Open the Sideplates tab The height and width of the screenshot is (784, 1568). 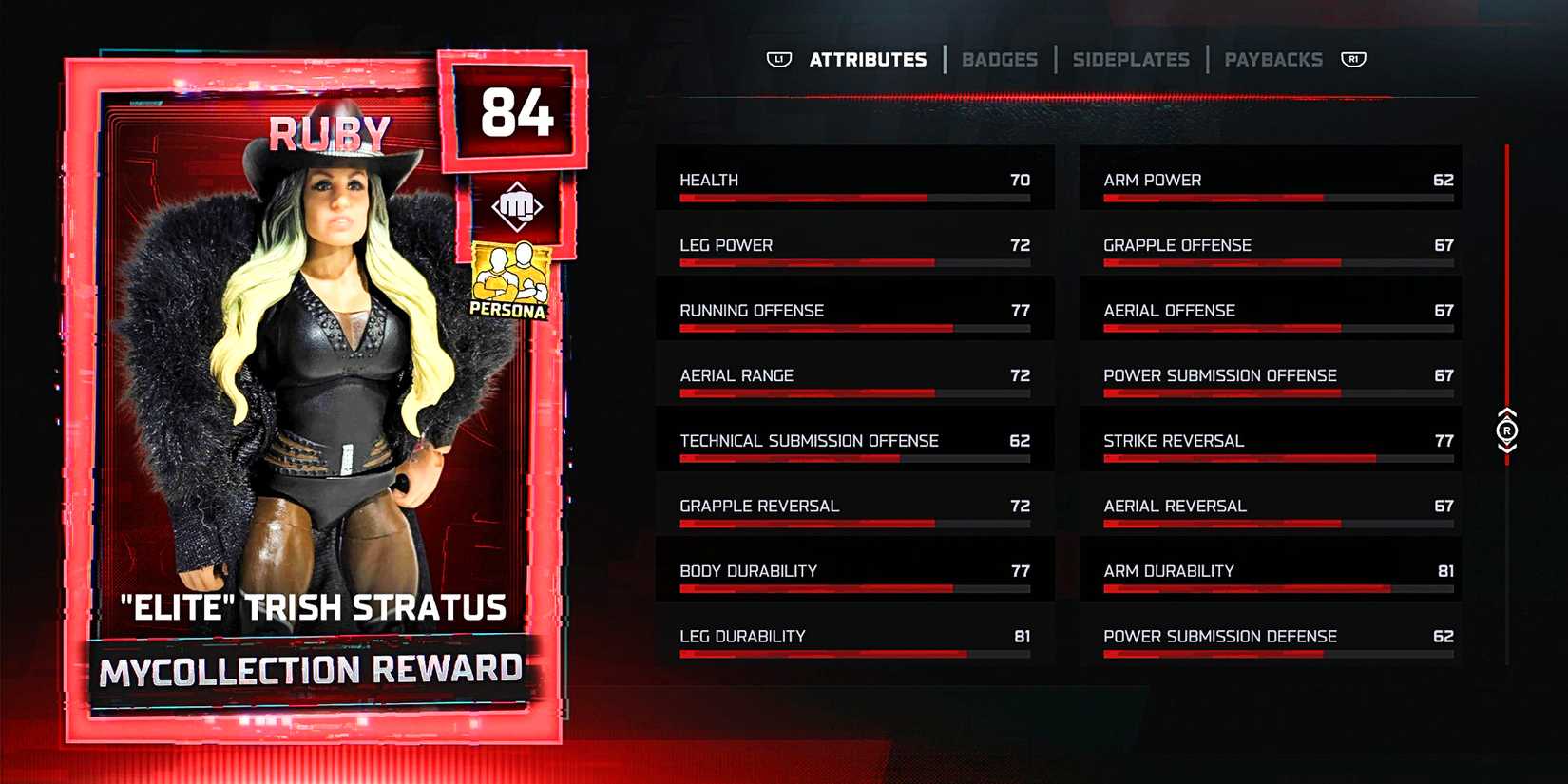[x=1131, y=59]
